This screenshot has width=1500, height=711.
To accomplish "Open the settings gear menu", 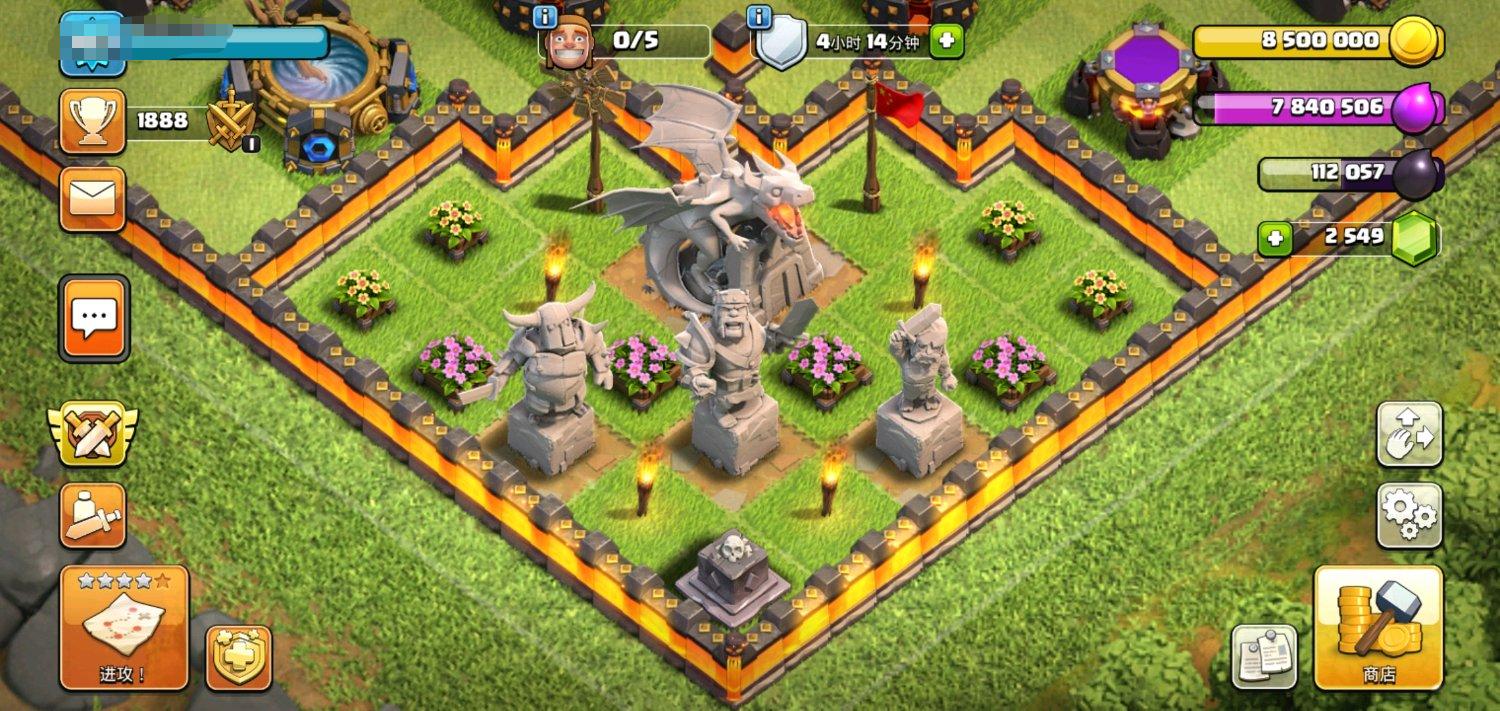I will tap(1409, 515).
